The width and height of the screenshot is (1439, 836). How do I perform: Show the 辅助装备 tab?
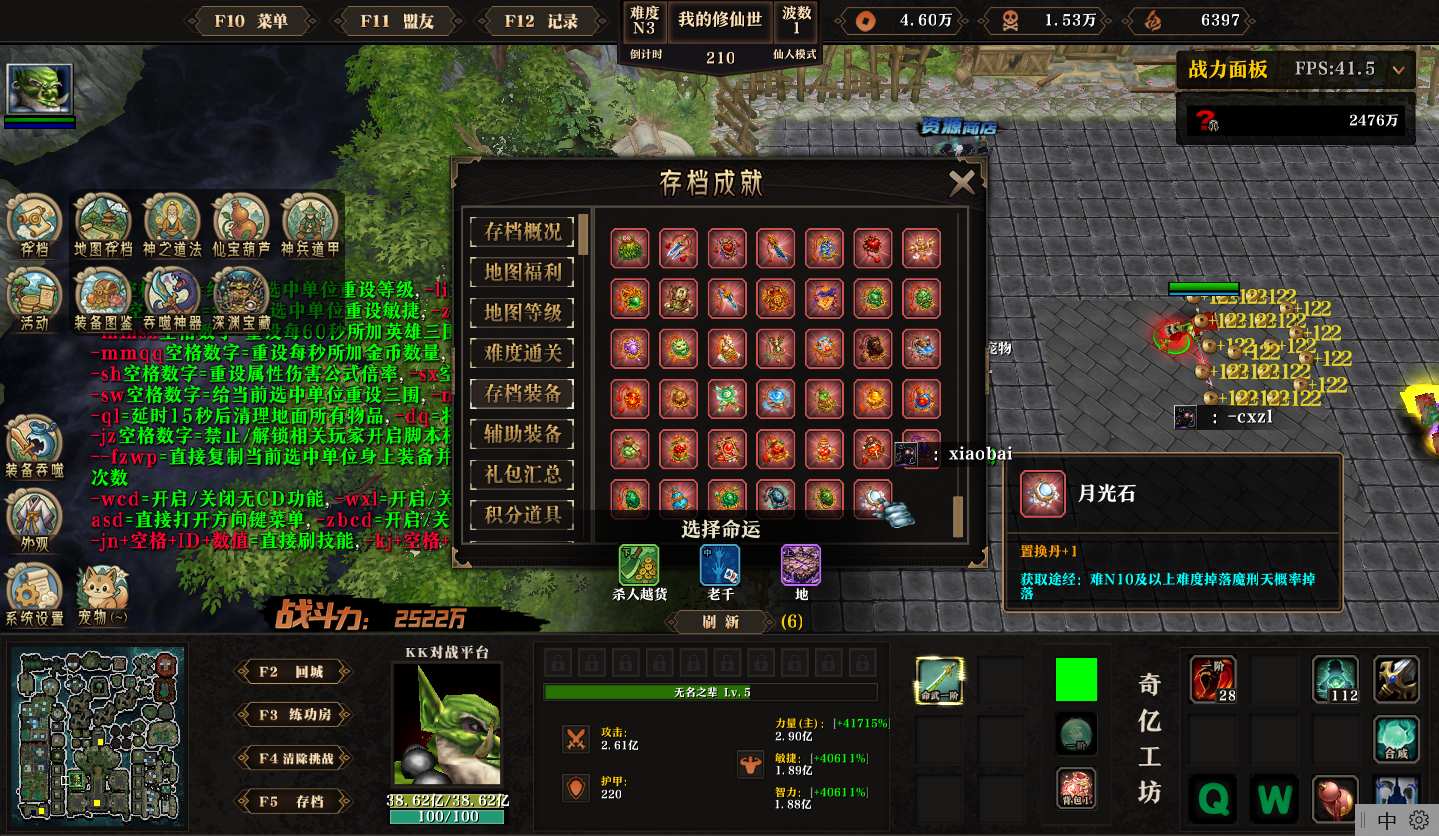tap(522, 434)
